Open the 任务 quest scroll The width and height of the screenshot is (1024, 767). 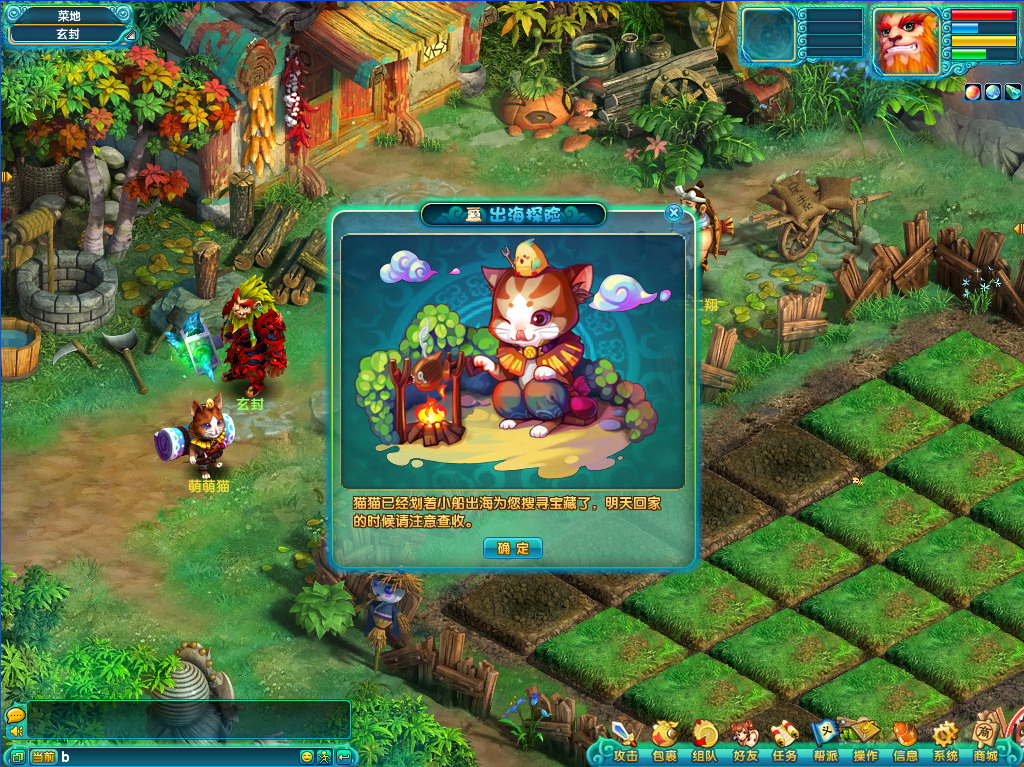coord(785,740)
